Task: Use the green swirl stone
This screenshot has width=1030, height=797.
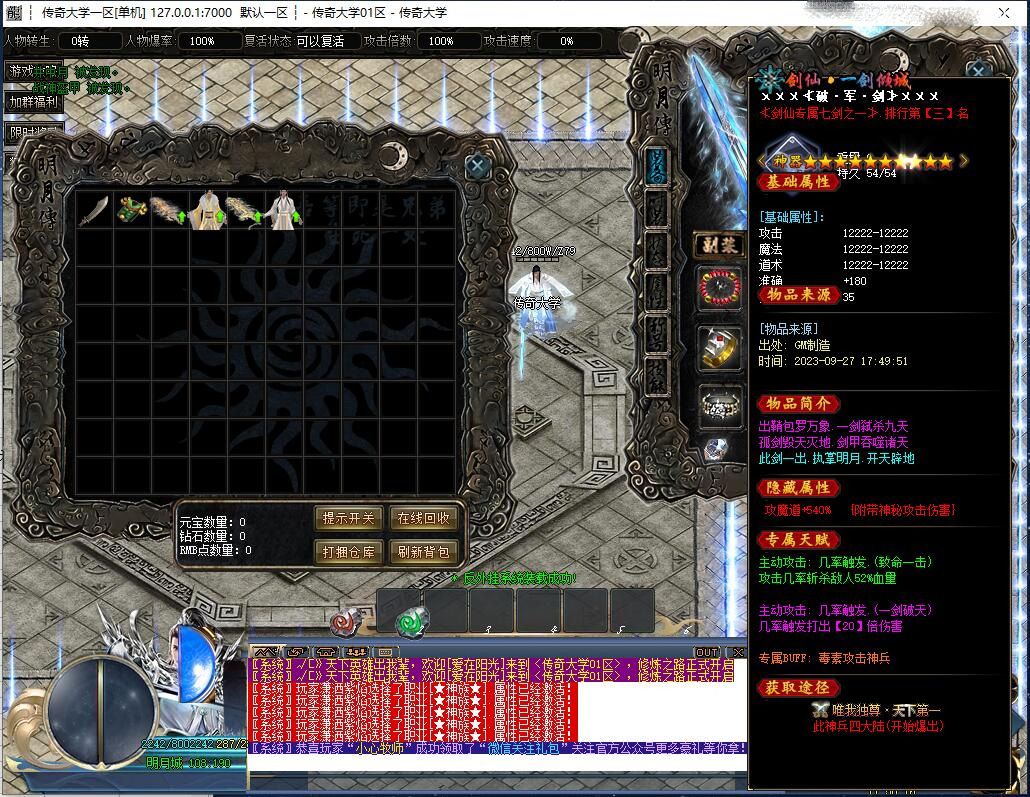Action: click(408, 622)
